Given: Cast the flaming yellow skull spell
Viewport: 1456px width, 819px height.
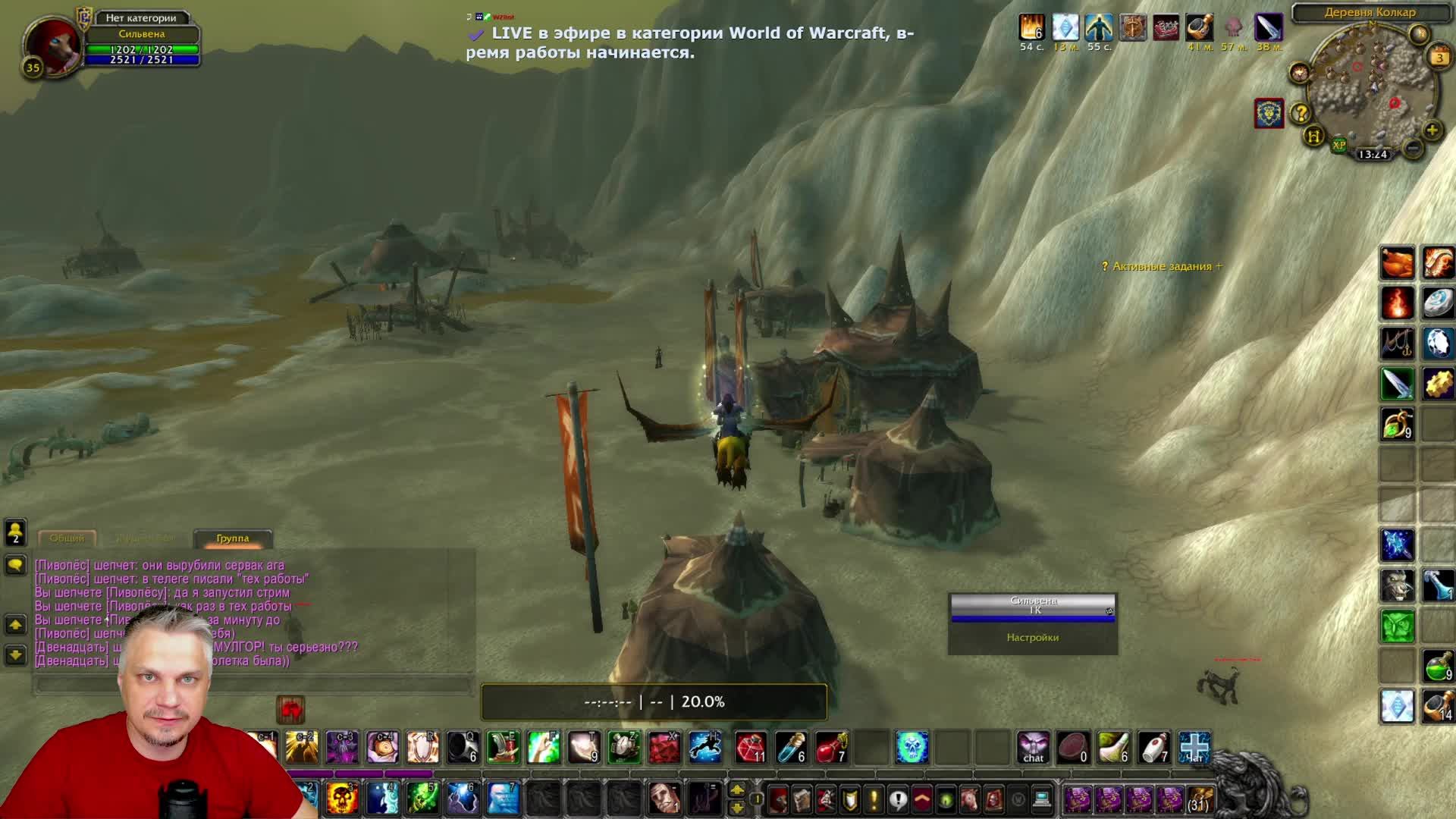Looking at the screenshot, I should (x=342, y=798).
